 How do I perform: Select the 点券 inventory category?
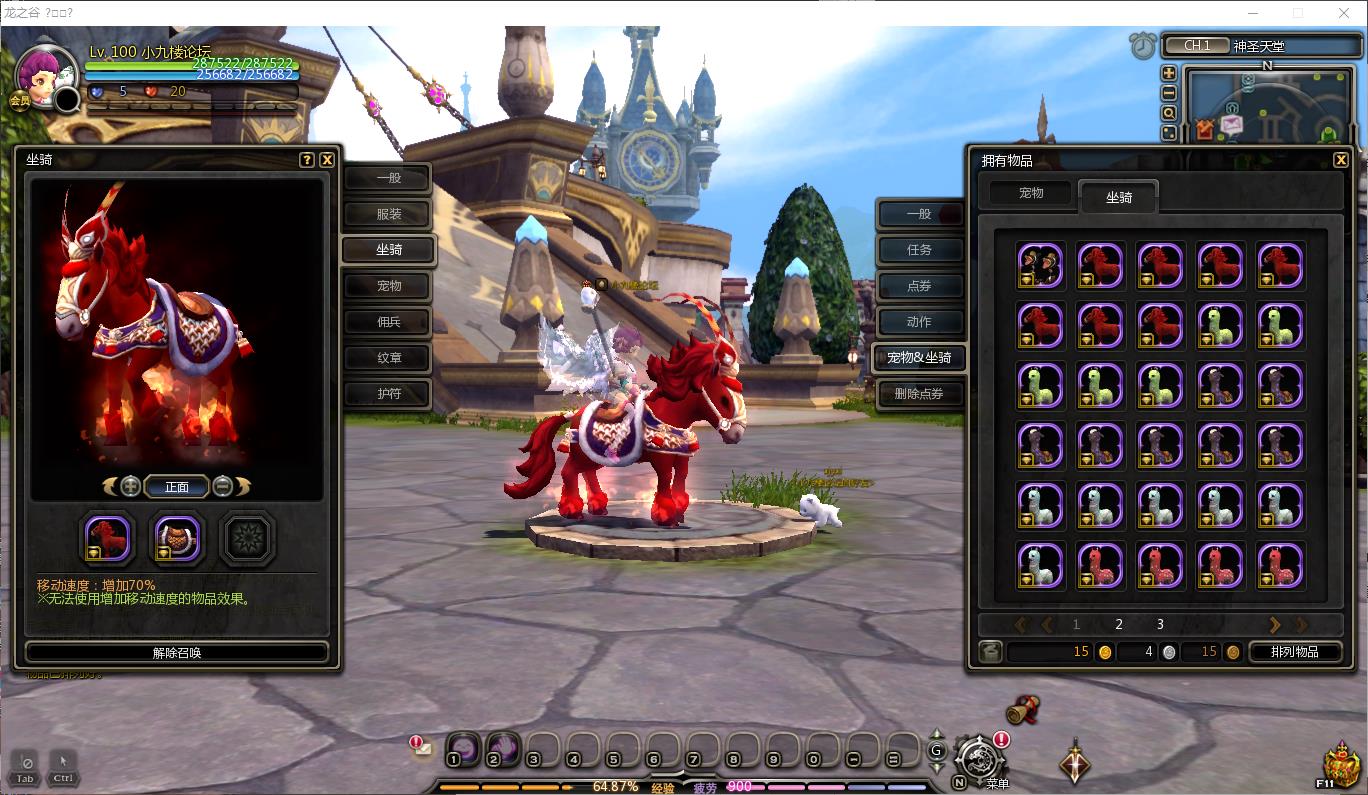click(x=918, y=286)
